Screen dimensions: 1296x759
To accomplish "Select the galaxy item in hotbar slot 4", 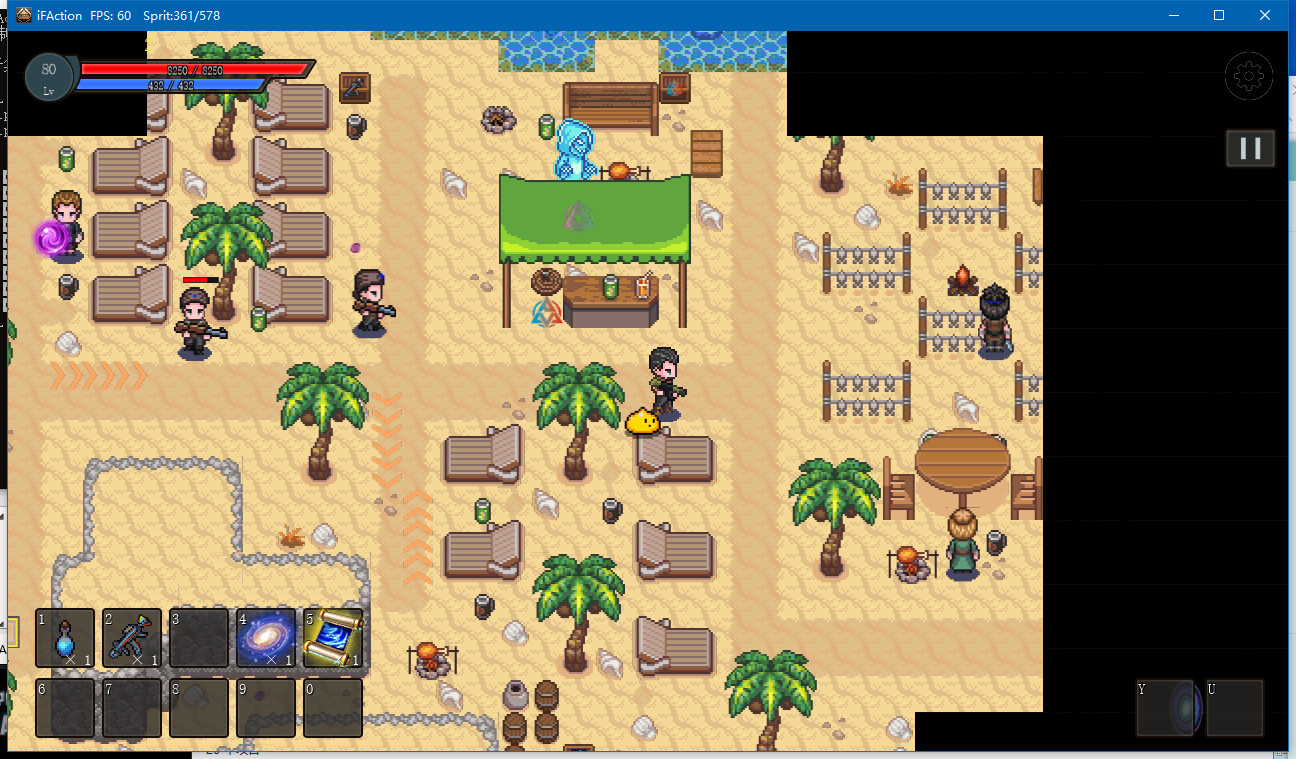I will [266, 638].
